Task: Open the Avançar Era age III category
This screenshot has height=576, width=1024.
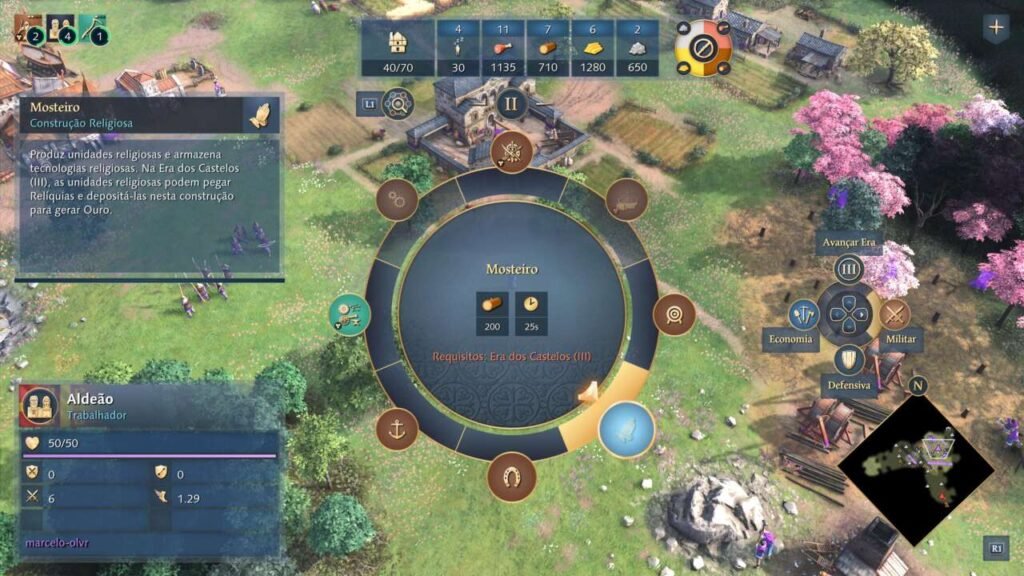Action: pos(849,270)
